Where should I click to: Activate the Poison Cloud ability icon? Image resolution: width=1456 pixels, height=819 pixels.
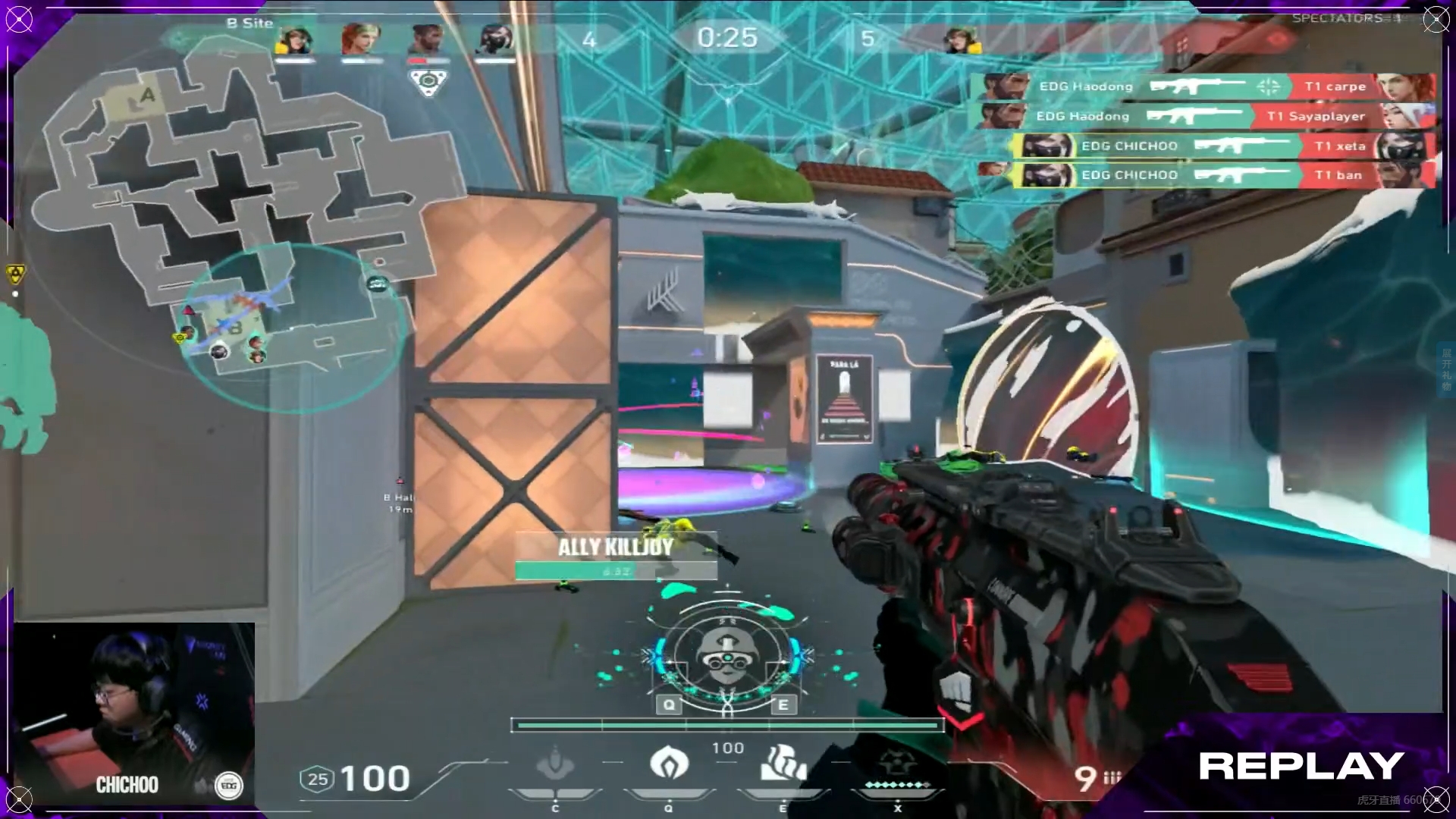(669, 763)
